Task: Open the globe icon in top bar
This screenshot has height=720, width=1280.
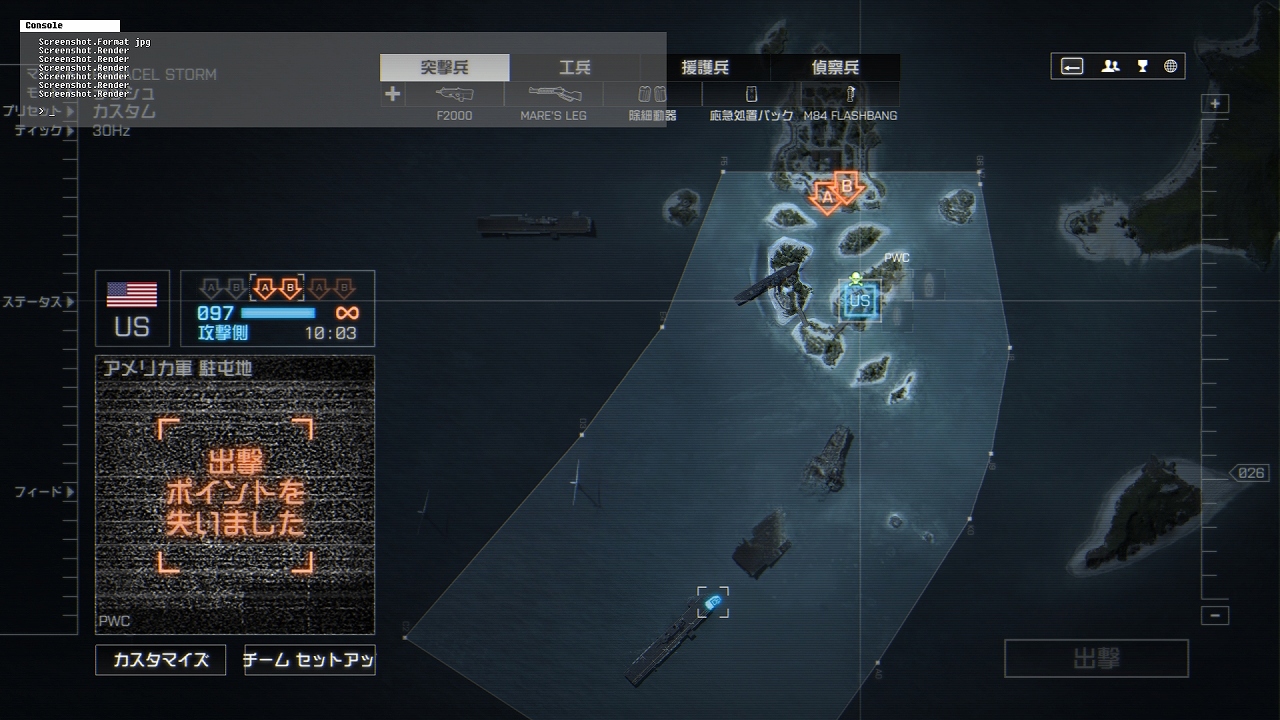Action: click(x=1171, y=67)
